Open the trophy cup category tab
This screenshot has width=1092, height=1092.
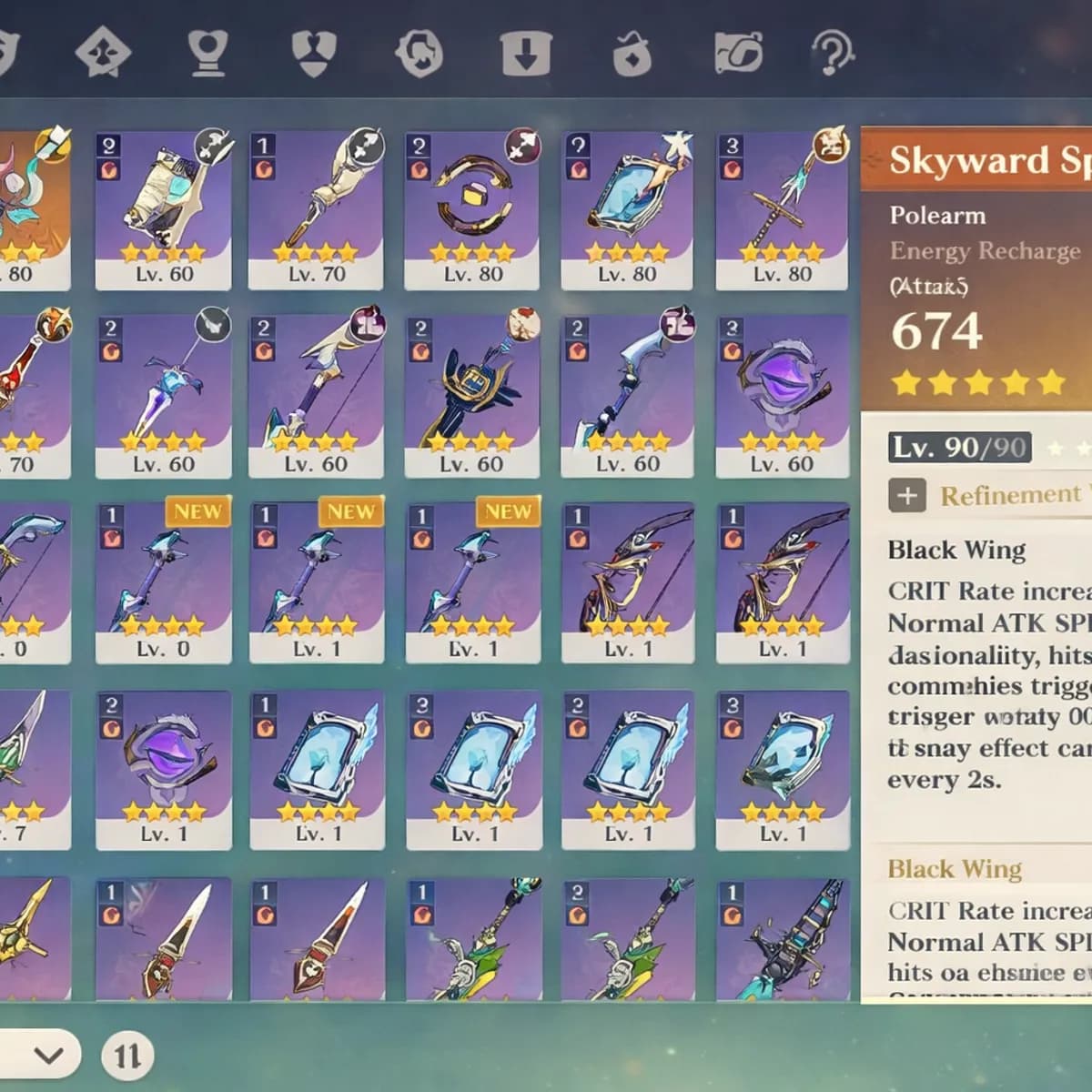207,52
